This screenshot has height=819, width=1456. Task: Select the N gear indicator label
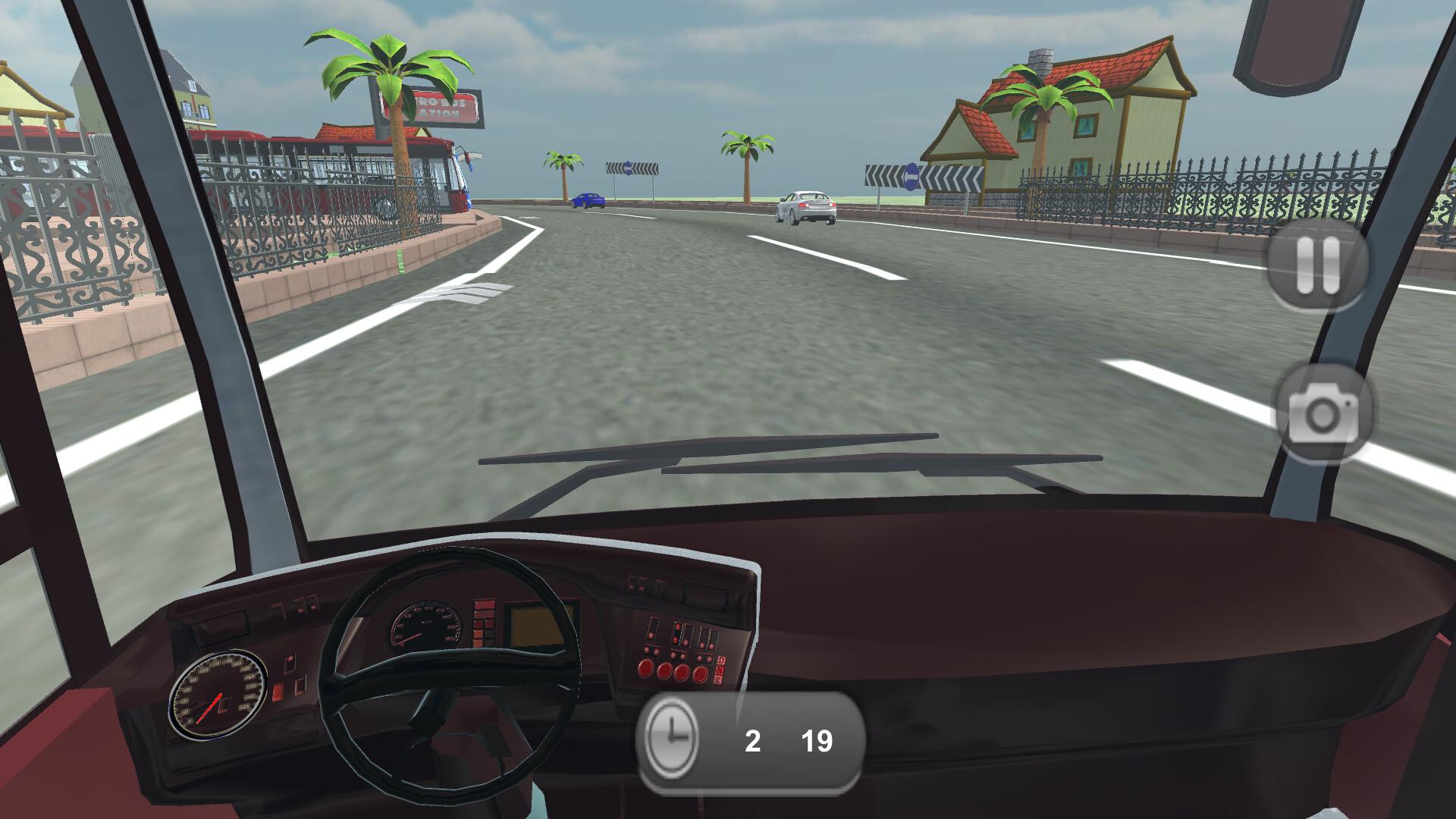[719, 671]
